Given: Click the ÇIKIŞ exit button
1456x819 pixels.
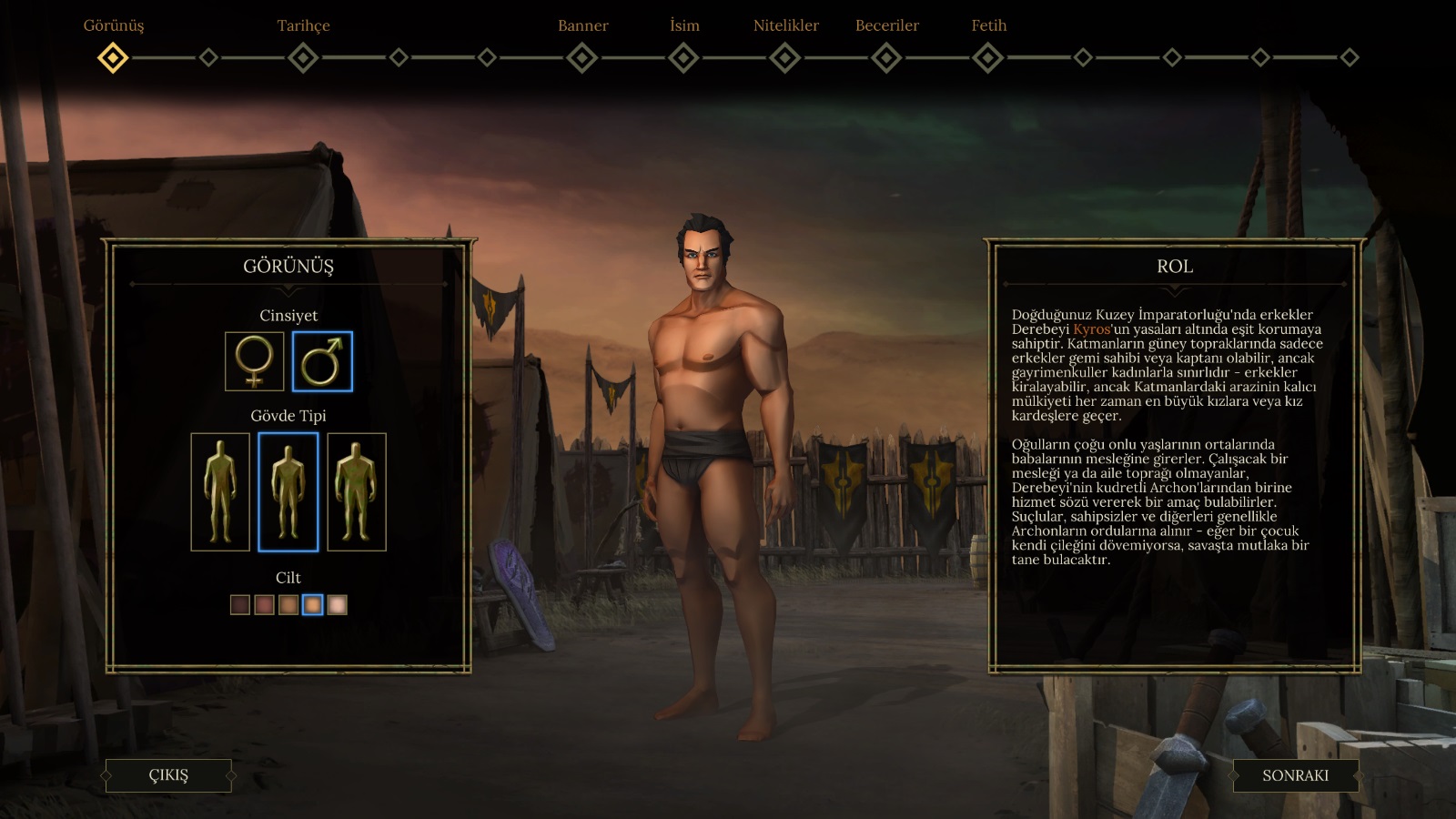Looking at the screenshot, I should (x=168, y=775).
